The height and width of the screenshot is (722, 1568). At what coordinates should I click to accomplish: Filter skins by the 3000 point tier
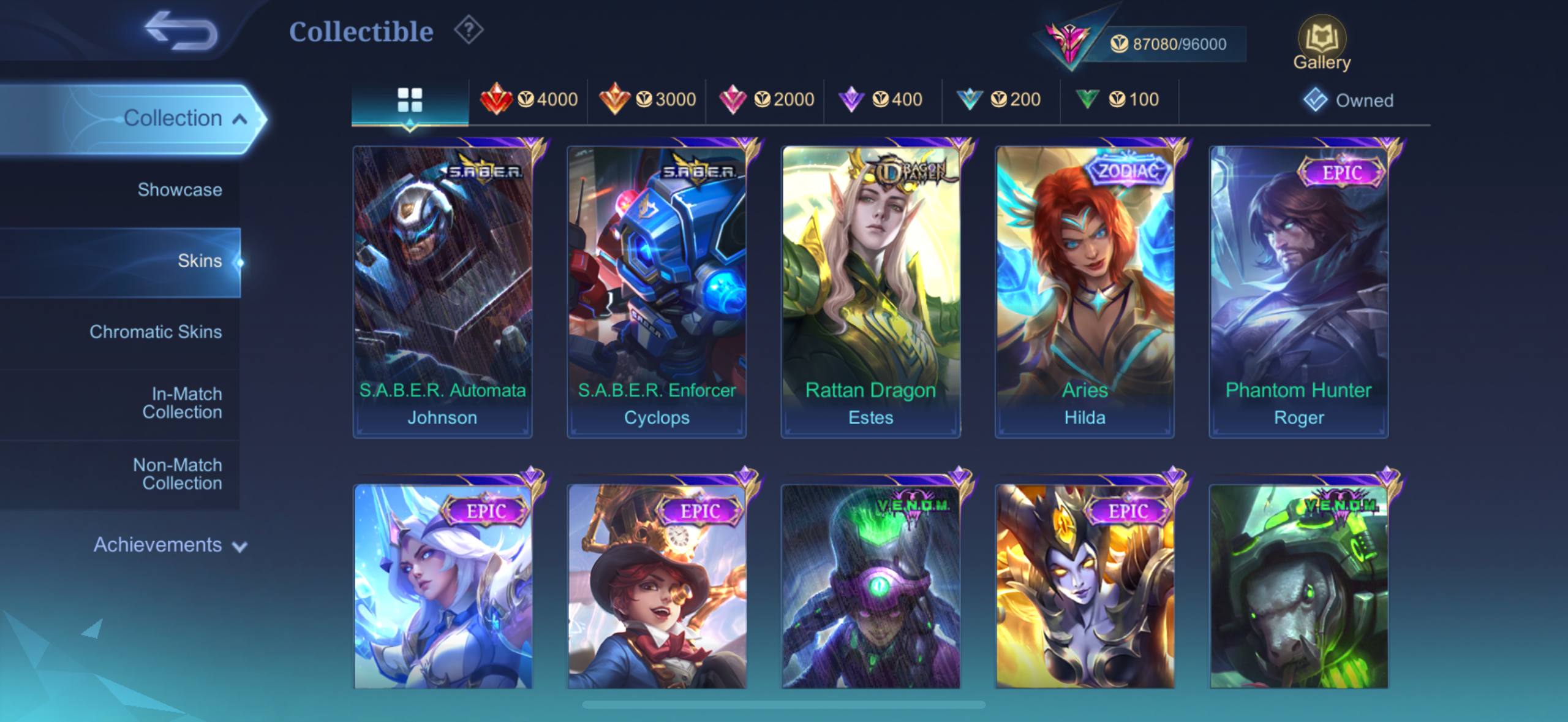(647, 99)
